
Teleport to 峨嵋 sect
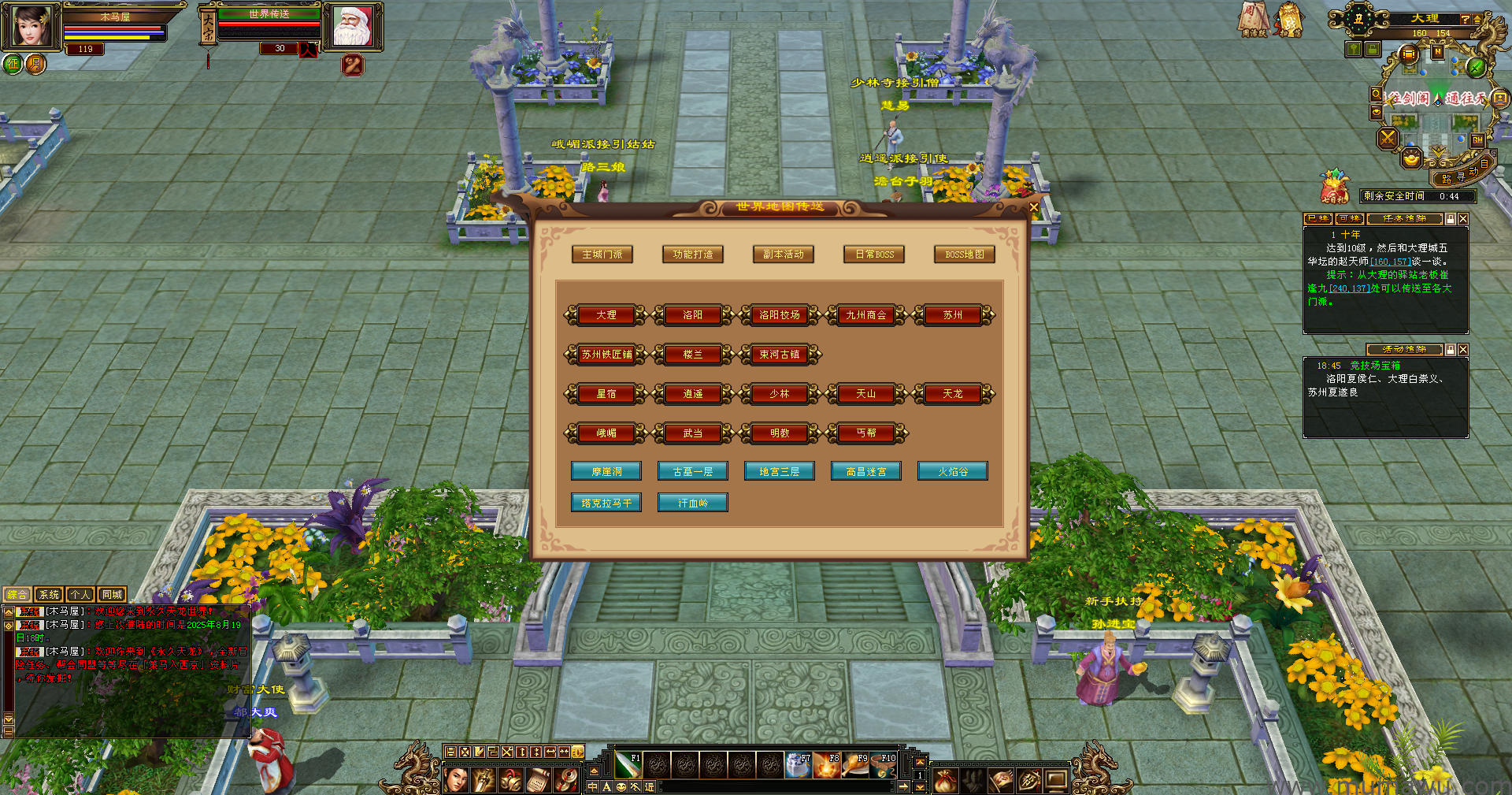coord(606,433)
